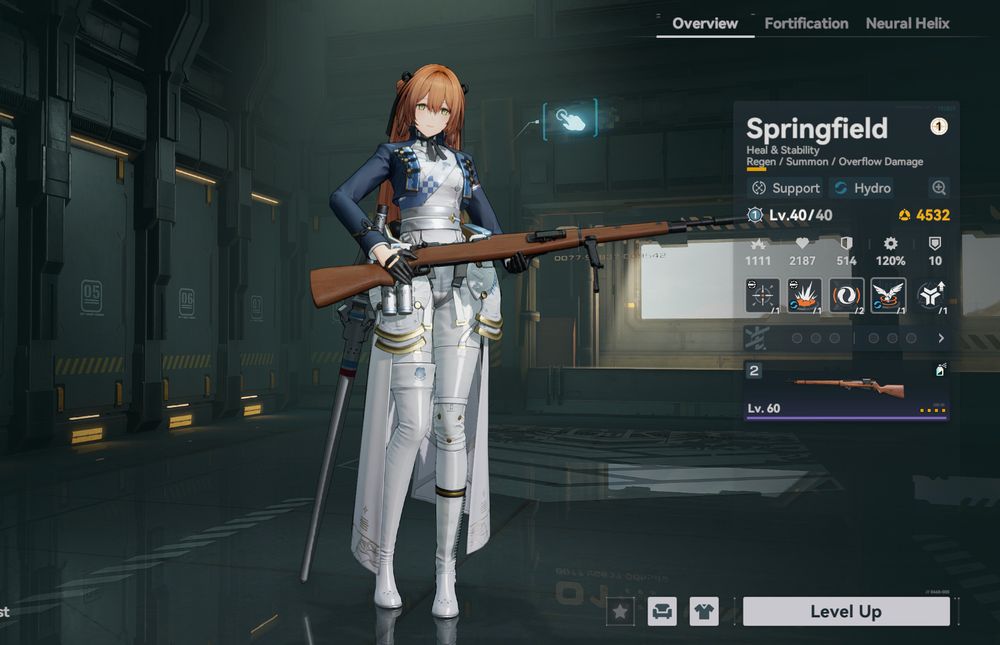The image size is (1000, 645).
Task: Open the Neural Helix tab
Action: click(907, 23)
